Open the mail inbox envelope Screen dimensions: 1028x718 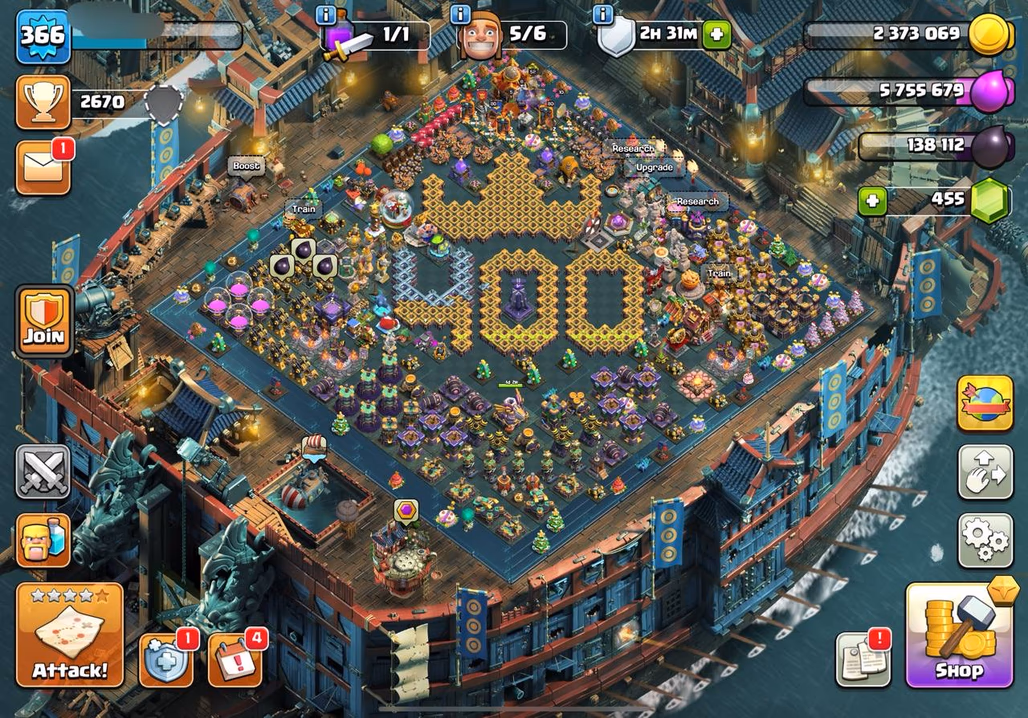(x=43, y=167)
